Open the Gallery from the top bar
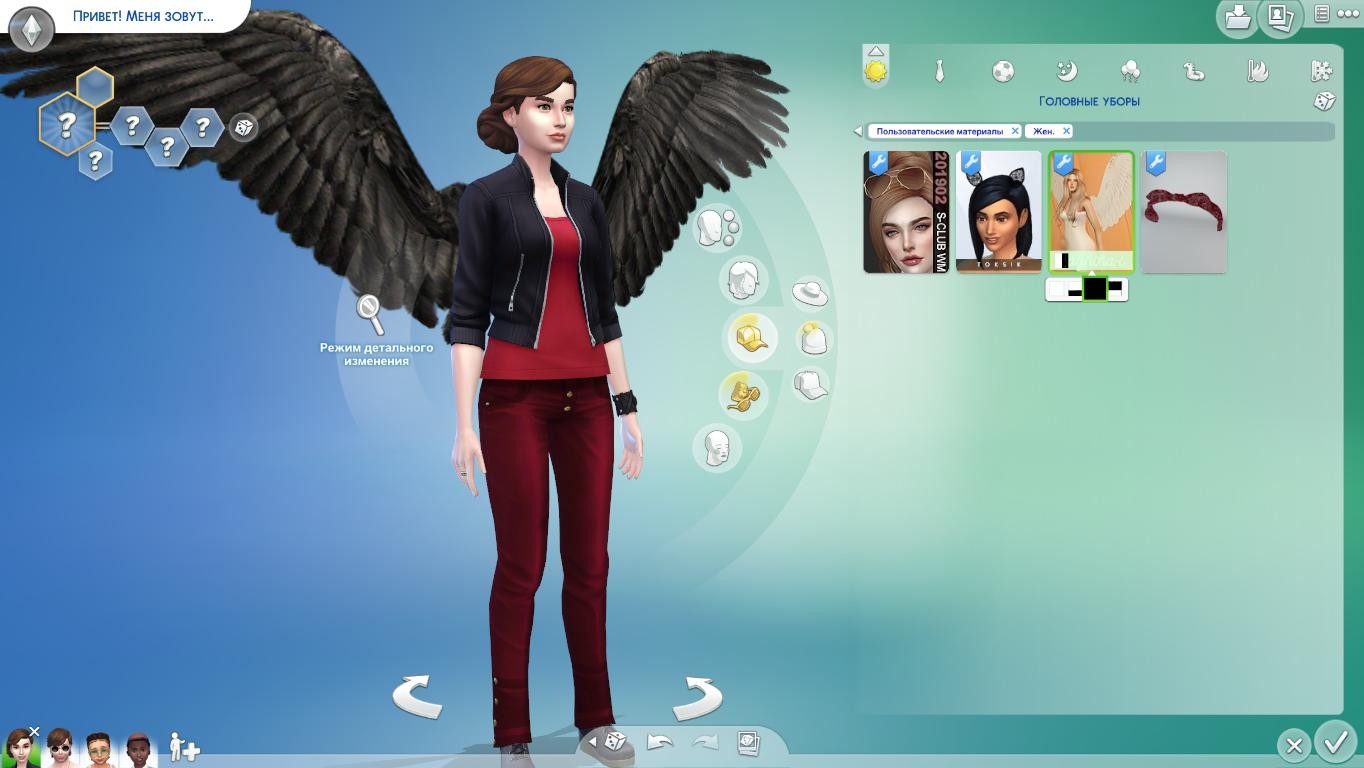This screenshot has height=768, width=1364. tap(1279, 16)
